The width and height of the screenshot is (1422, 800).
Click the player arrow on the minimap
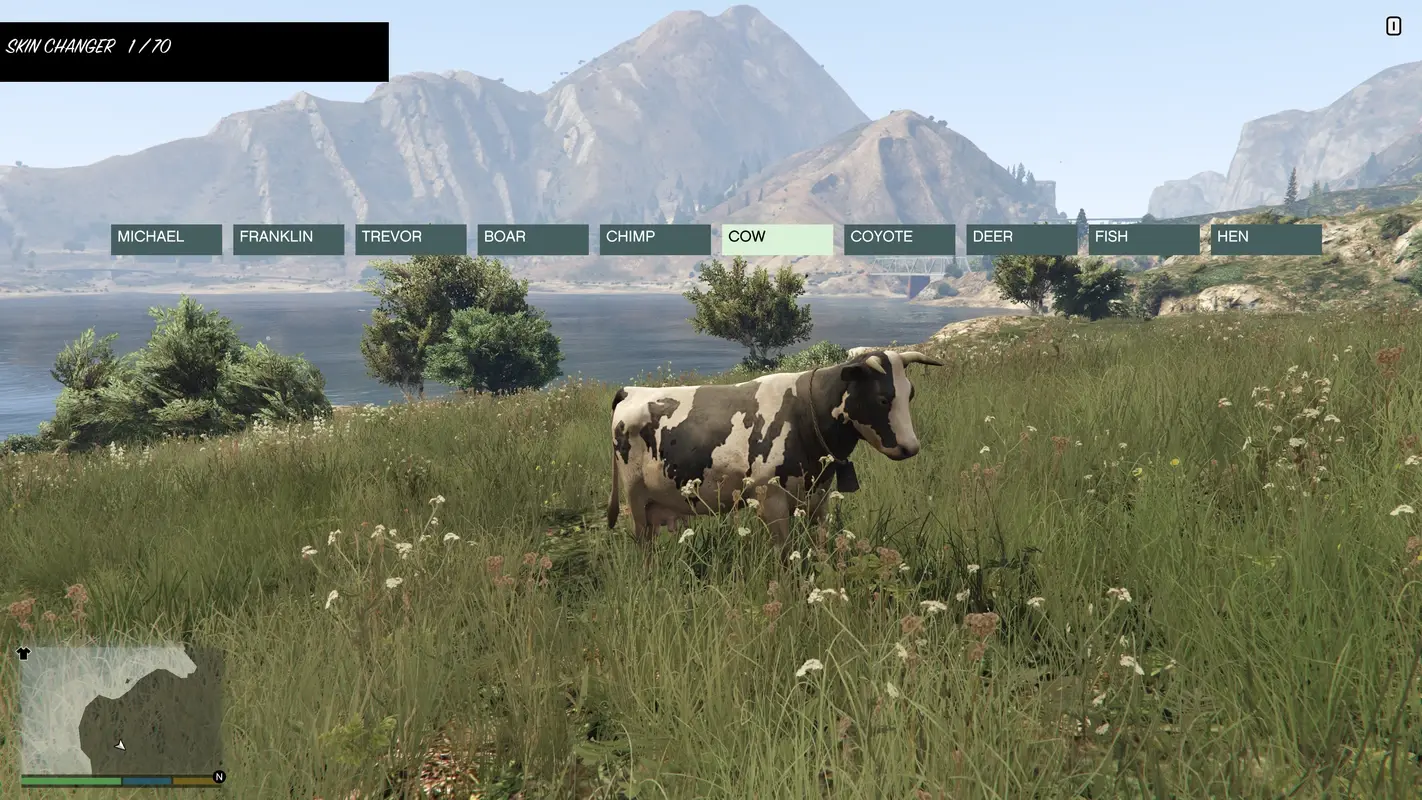(119, 744)
